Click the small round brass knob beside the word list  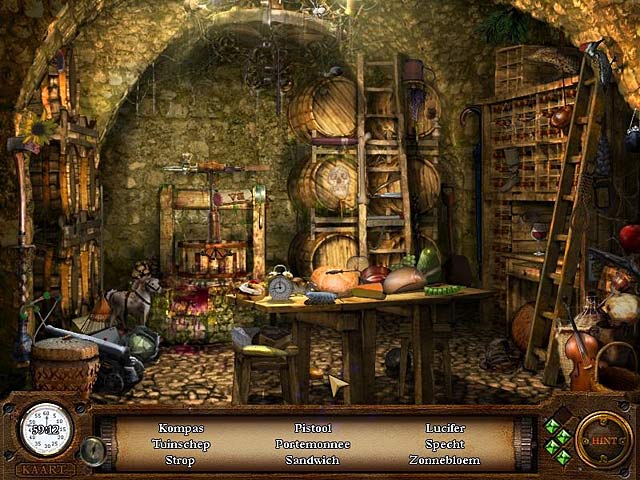[x=93, y=450]
